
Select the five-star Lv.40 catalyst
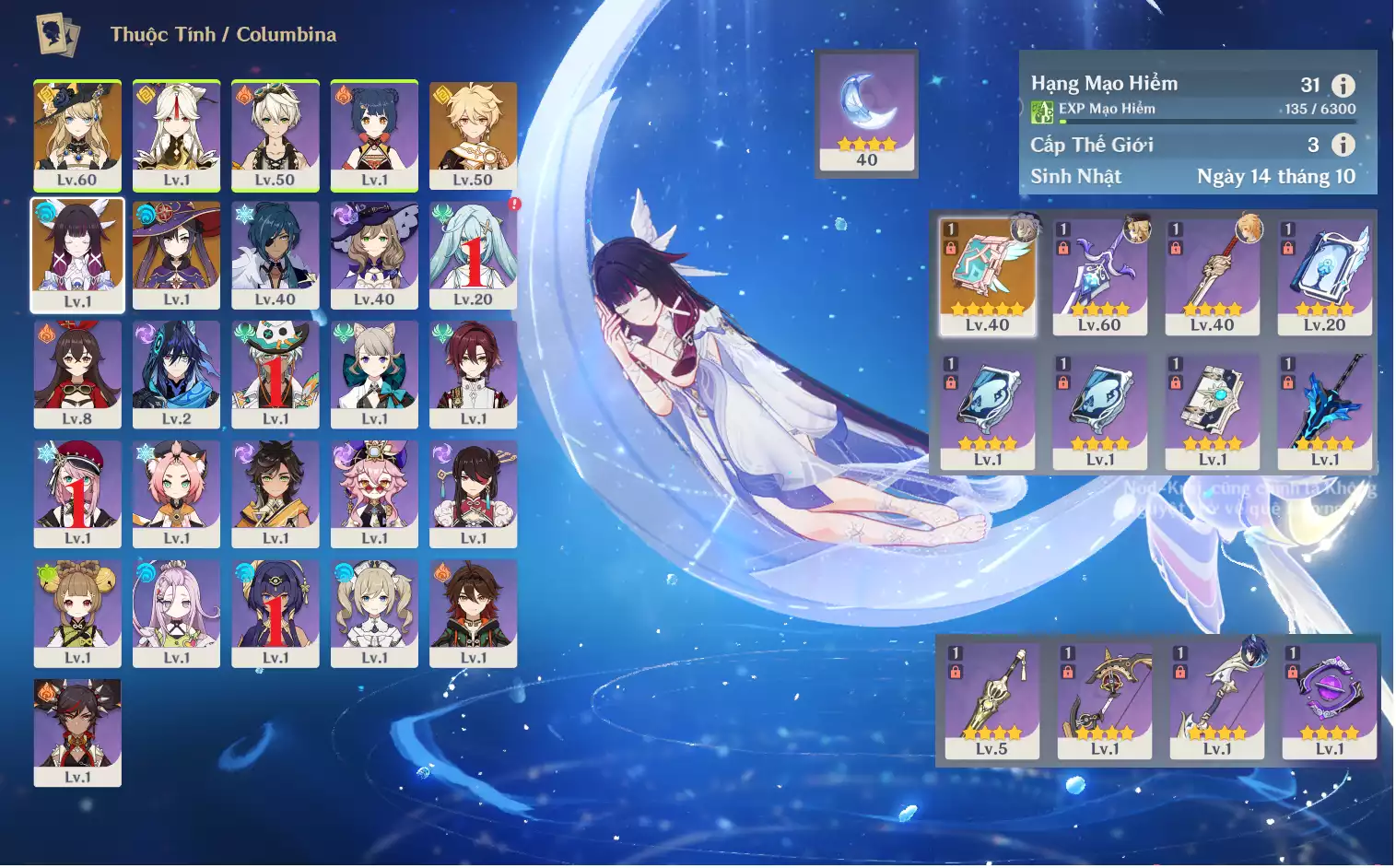click(987, 276)
